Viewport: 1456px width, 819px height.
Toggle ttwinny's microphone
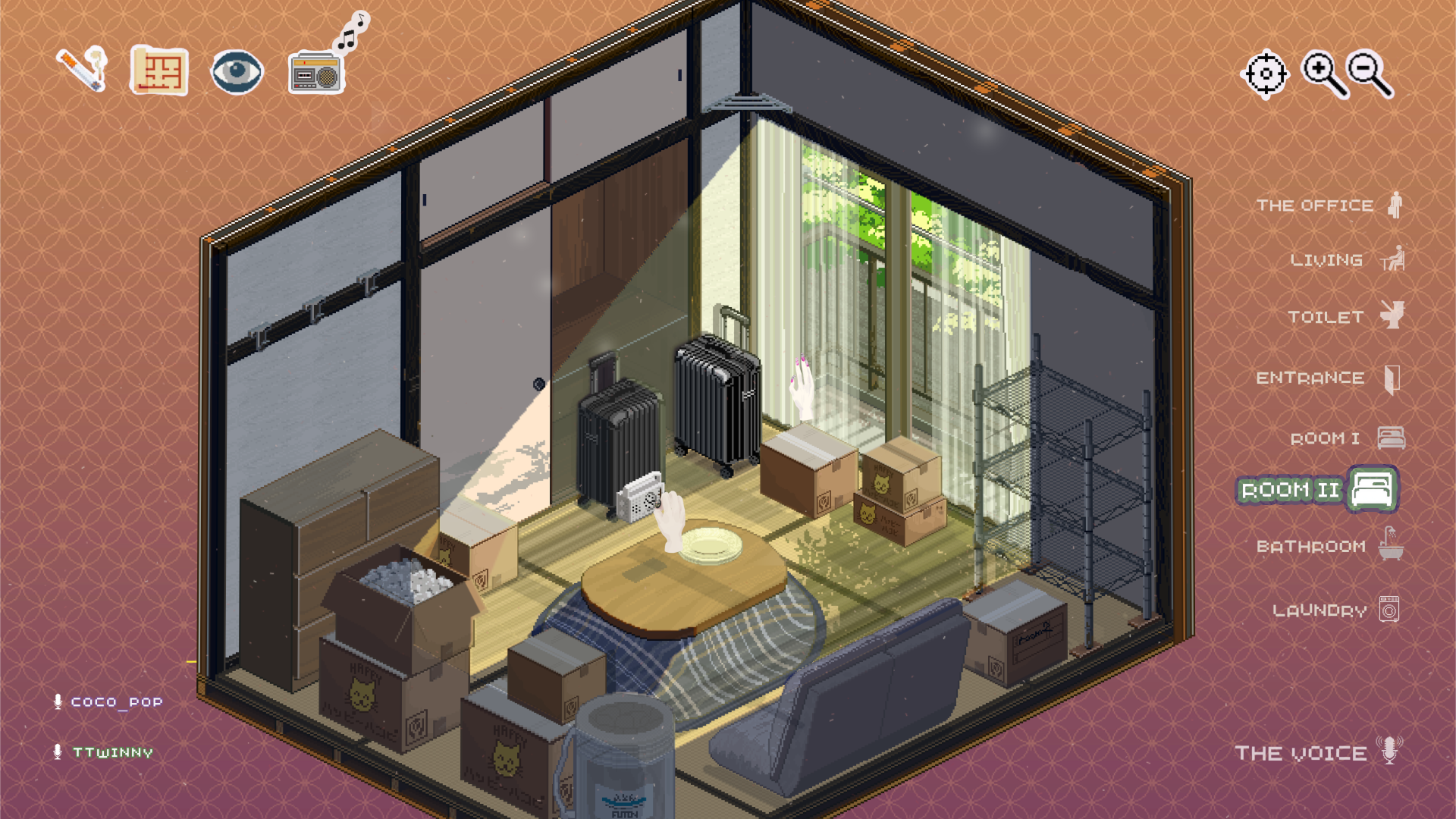(58, 753)
